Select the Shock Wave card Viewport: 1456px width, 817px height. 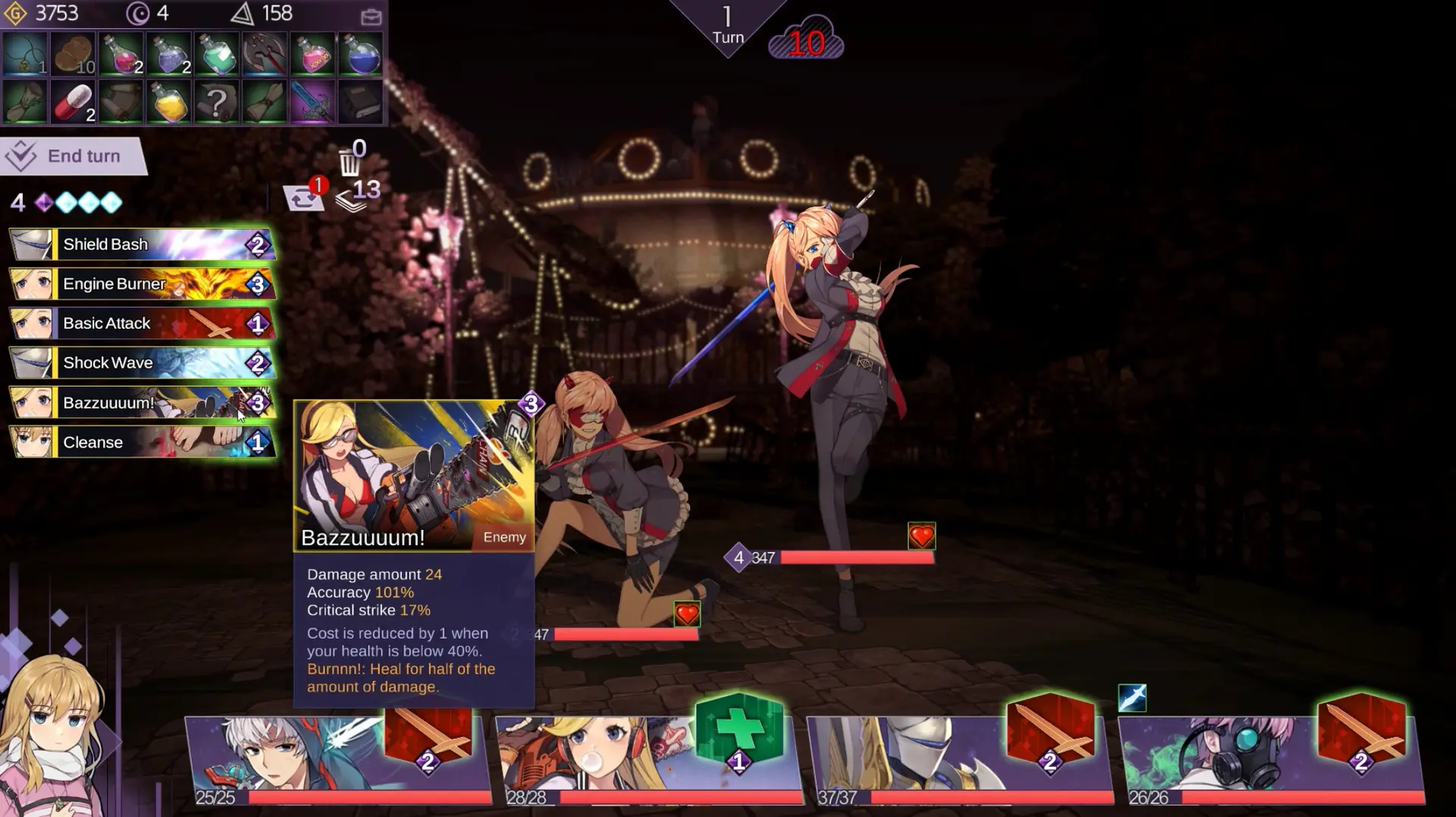pos(140,363)
